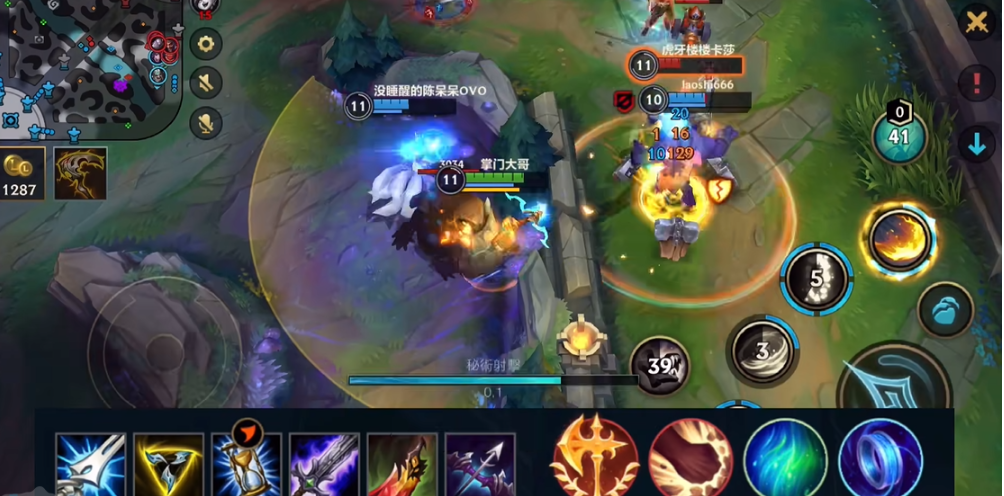Screen dimensions: 1004x496
Task: Buy the suggested golden scythe item
Action: [x=80, y=173]
